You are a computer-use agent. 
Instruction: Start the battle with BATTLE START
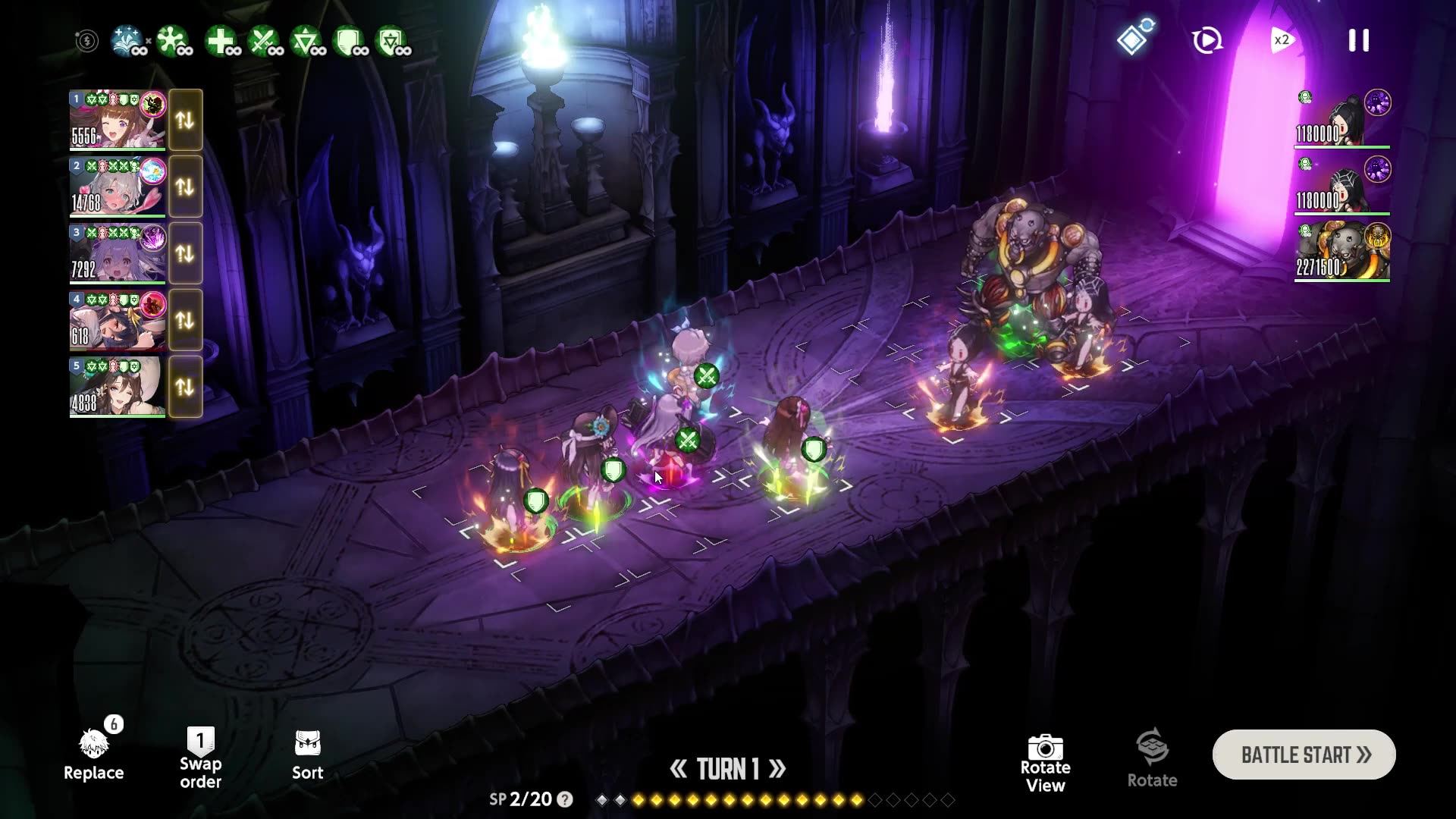click(1304, 755)
